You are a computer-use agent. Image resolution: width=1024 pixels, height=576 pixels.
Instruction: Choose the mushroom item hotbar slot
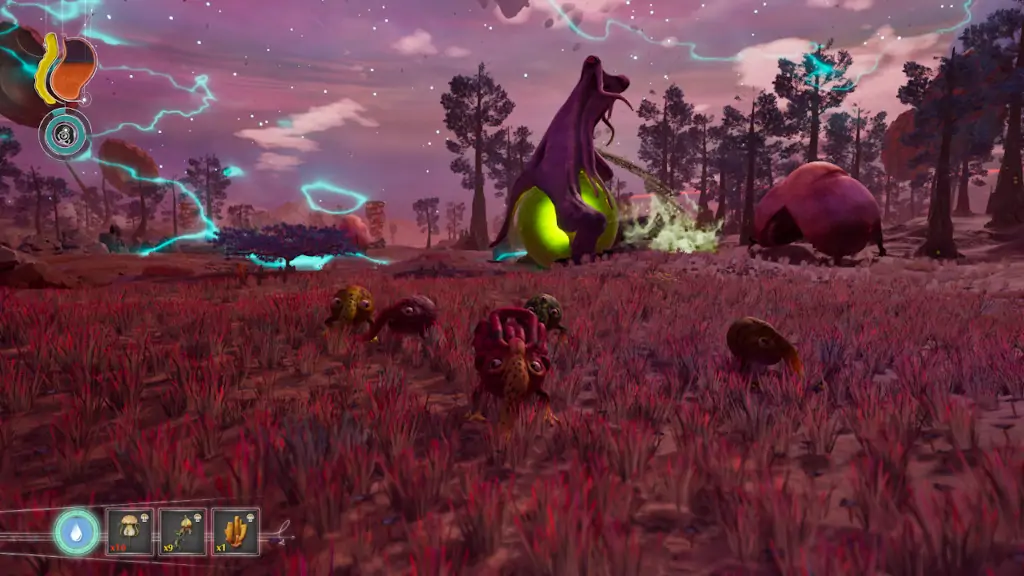coord(130,531)
